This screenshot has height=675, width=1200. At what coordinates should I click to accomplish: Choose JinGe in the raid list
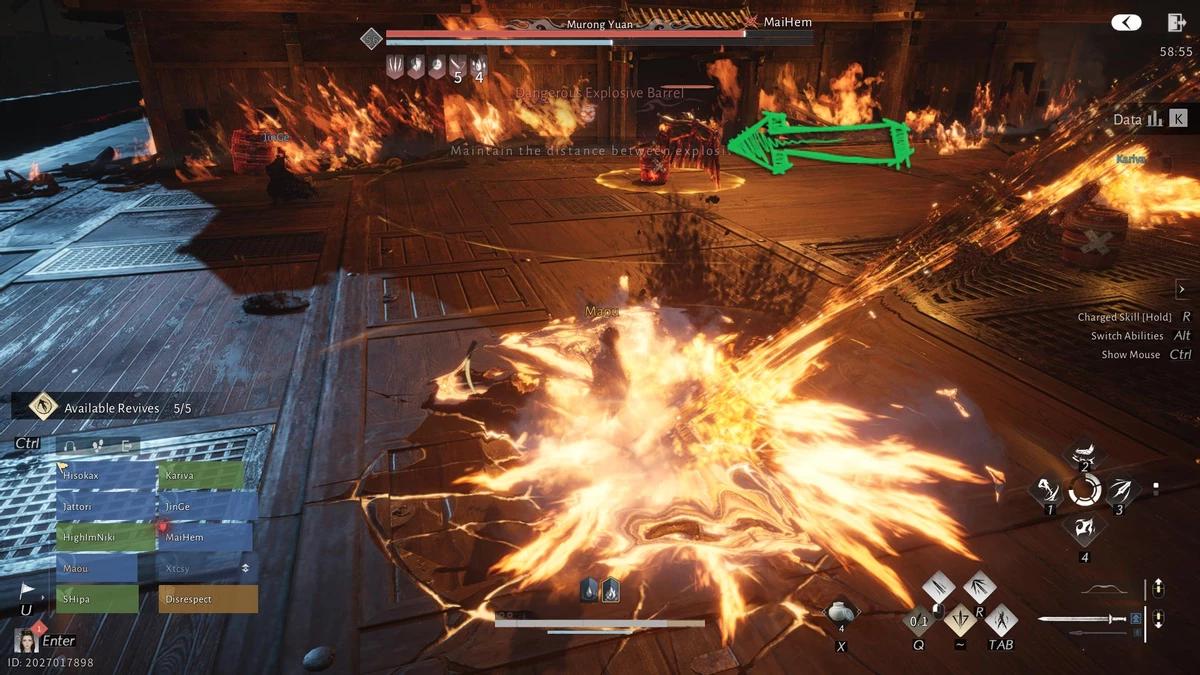coord(200,507)
